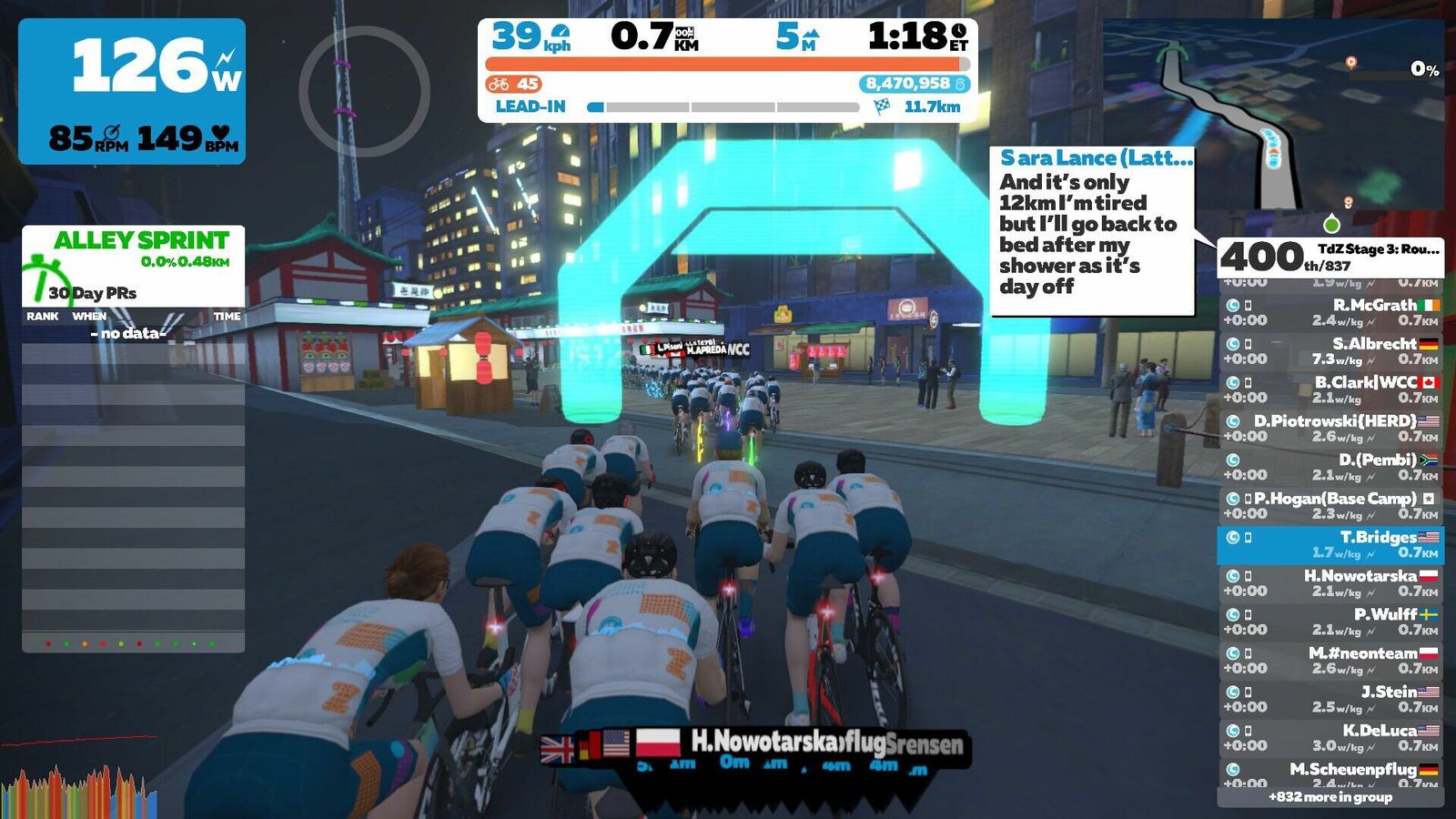Open the route minimap
Image resolution: width=1456 pixels, height=819 pixels.
[1273, 116]
